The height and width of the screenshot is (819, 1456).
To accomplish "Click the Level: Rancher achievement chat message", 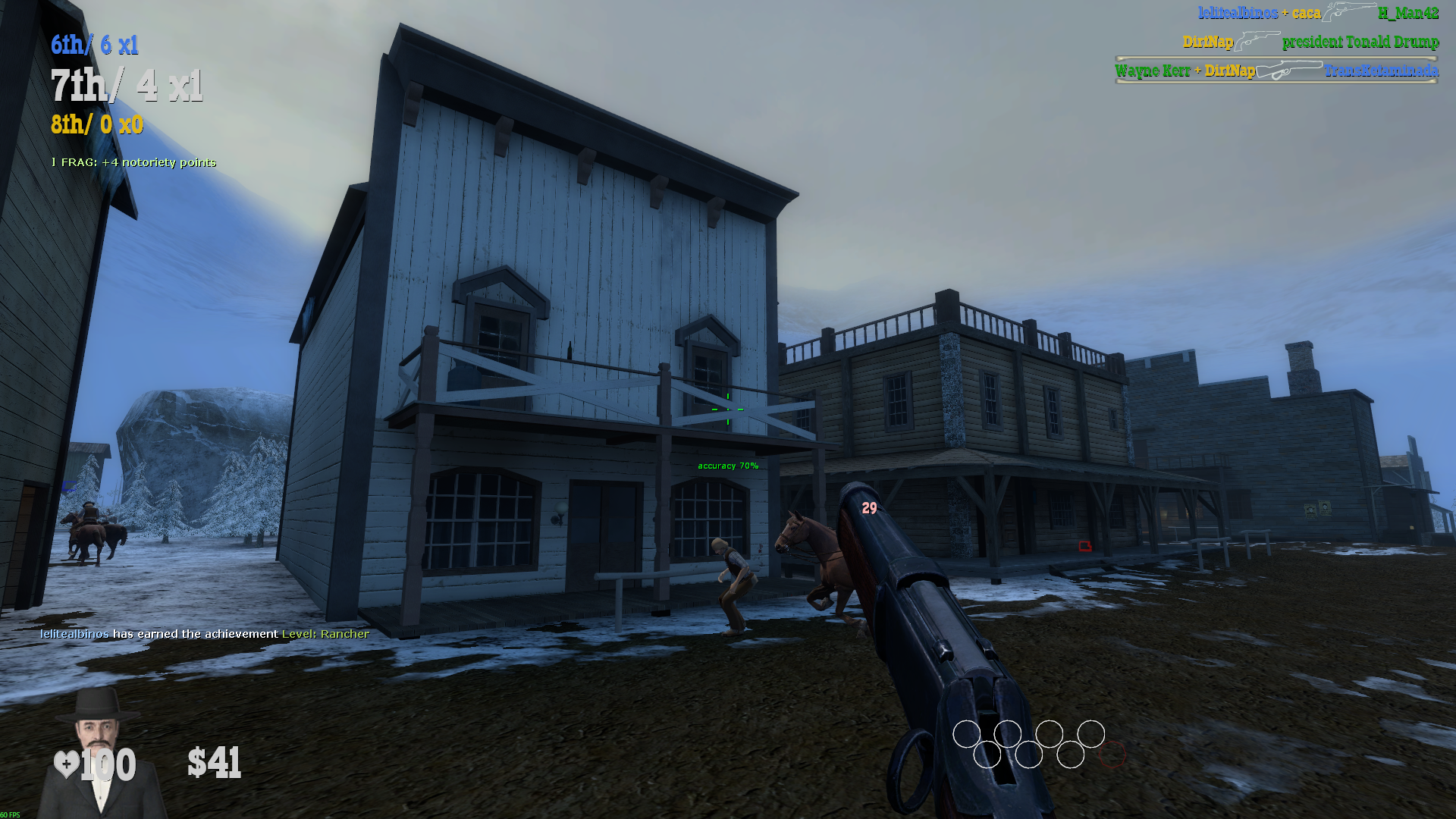I will pos(205,634).
